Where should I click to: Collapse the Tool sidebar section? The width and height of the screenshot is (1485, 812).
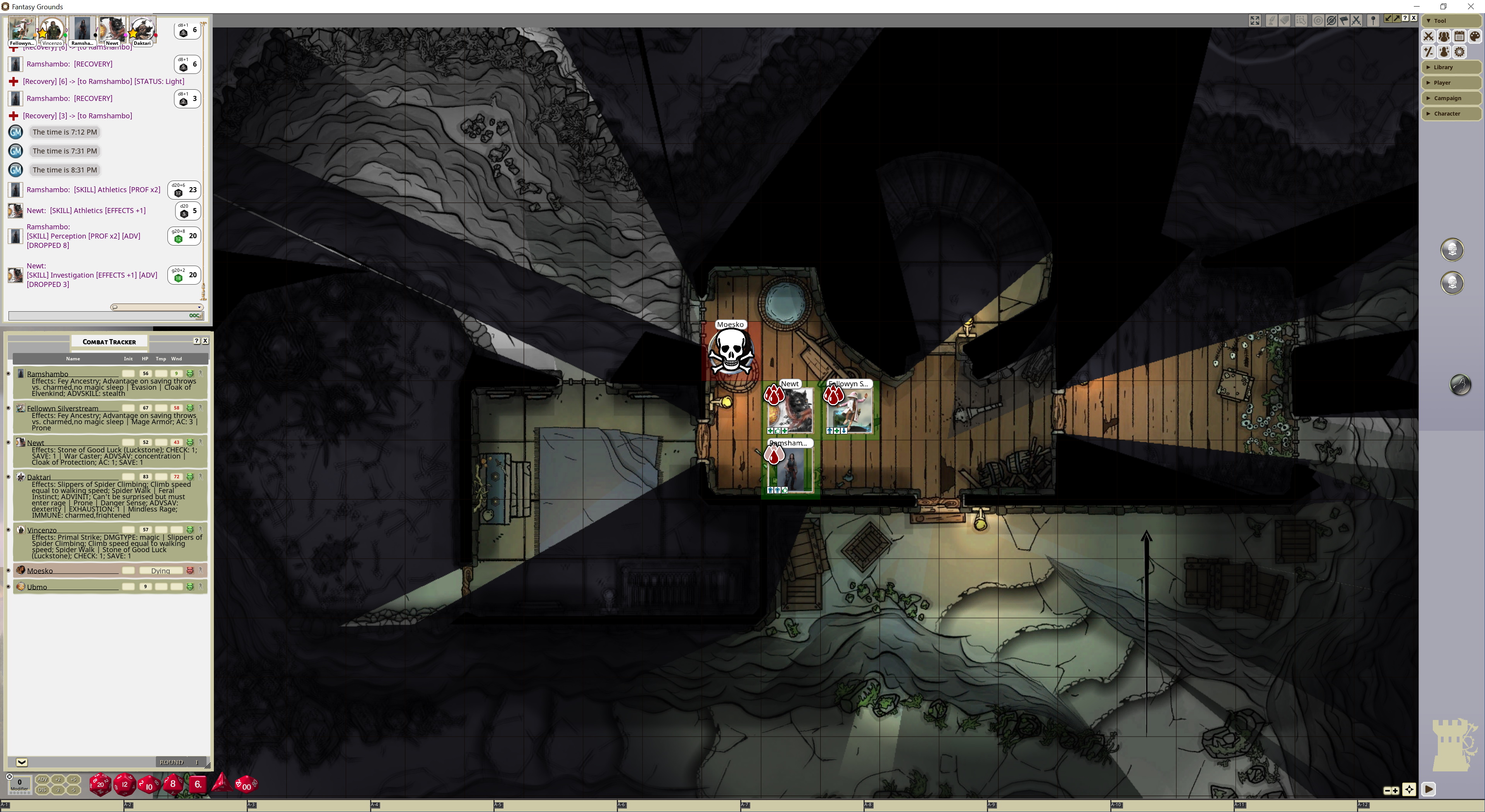(x=1451, y=21)
